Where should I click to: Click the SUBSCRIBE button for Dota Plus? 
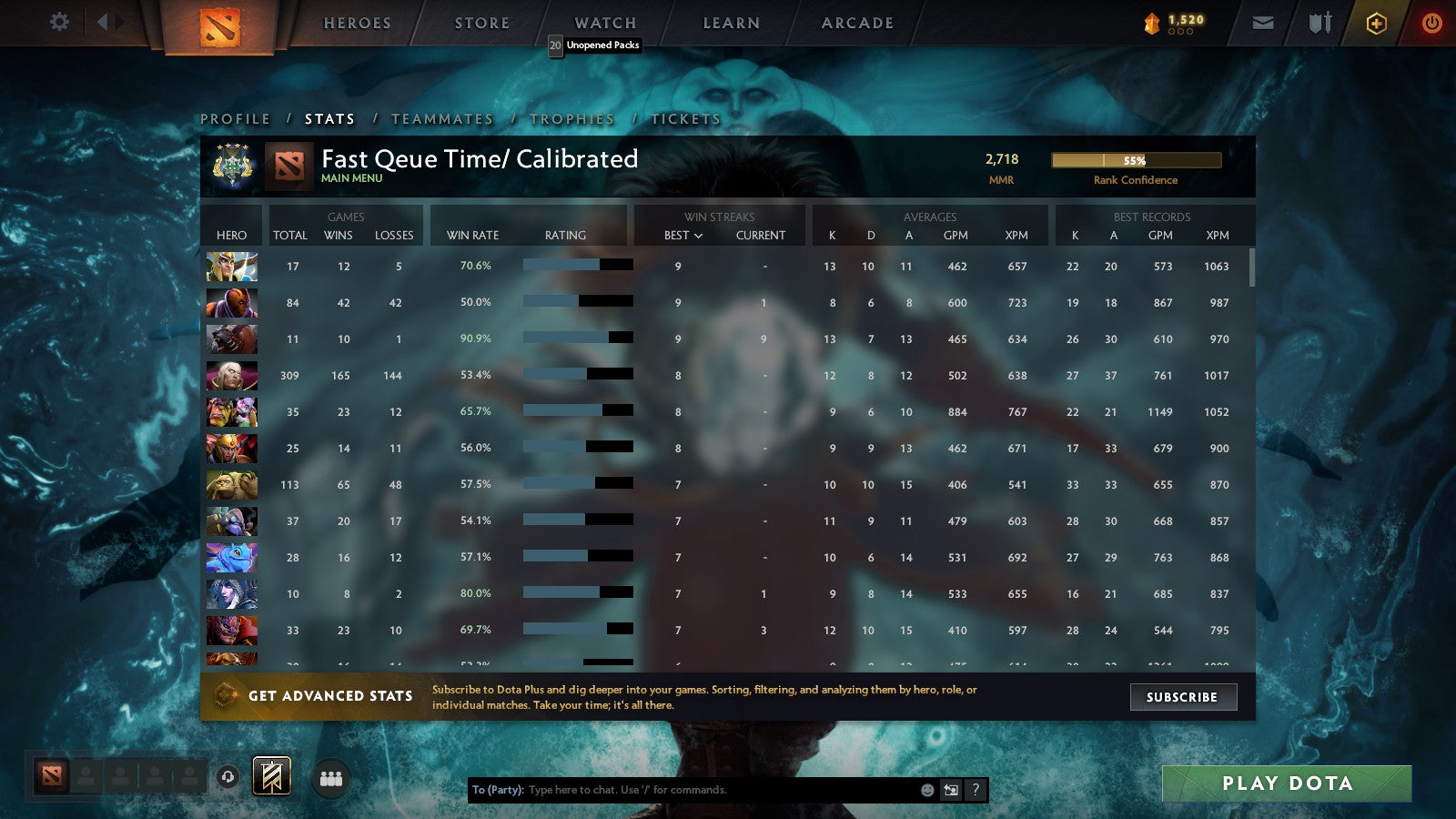[1183, 697]
